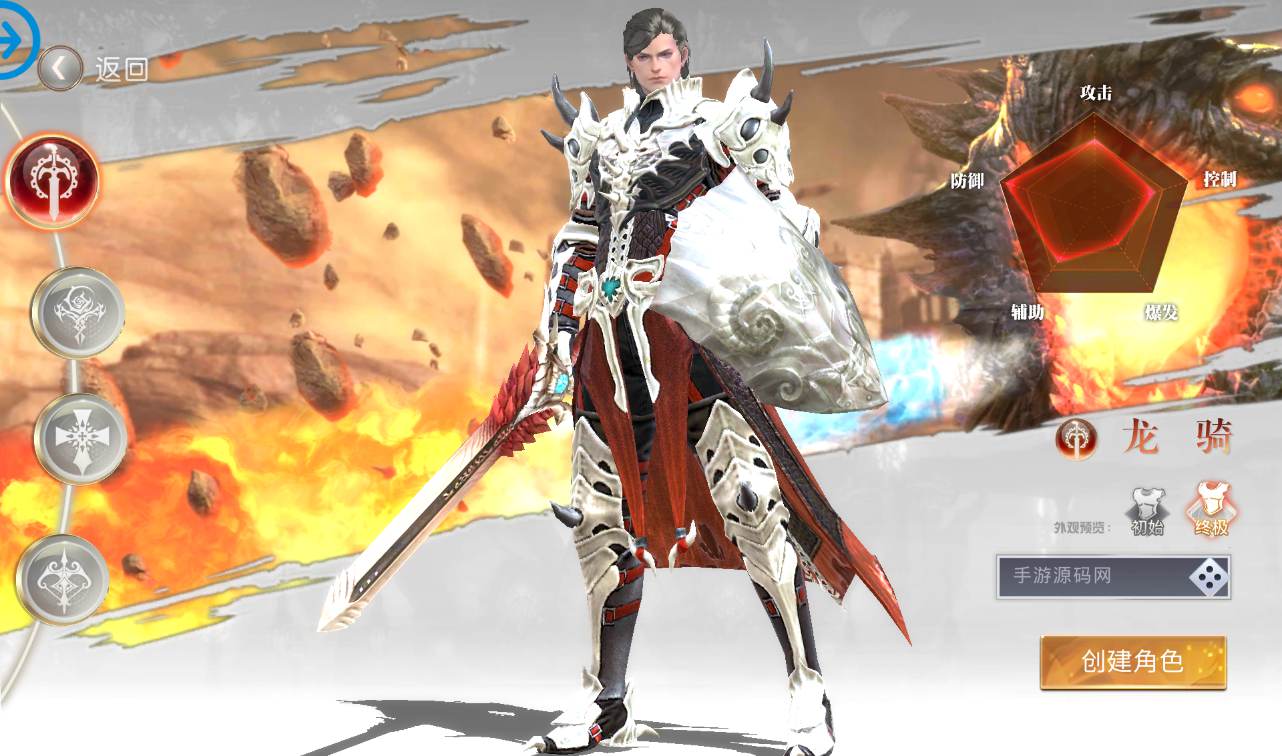Click the 爆发 stat label below the radar

coord(1163,312)
